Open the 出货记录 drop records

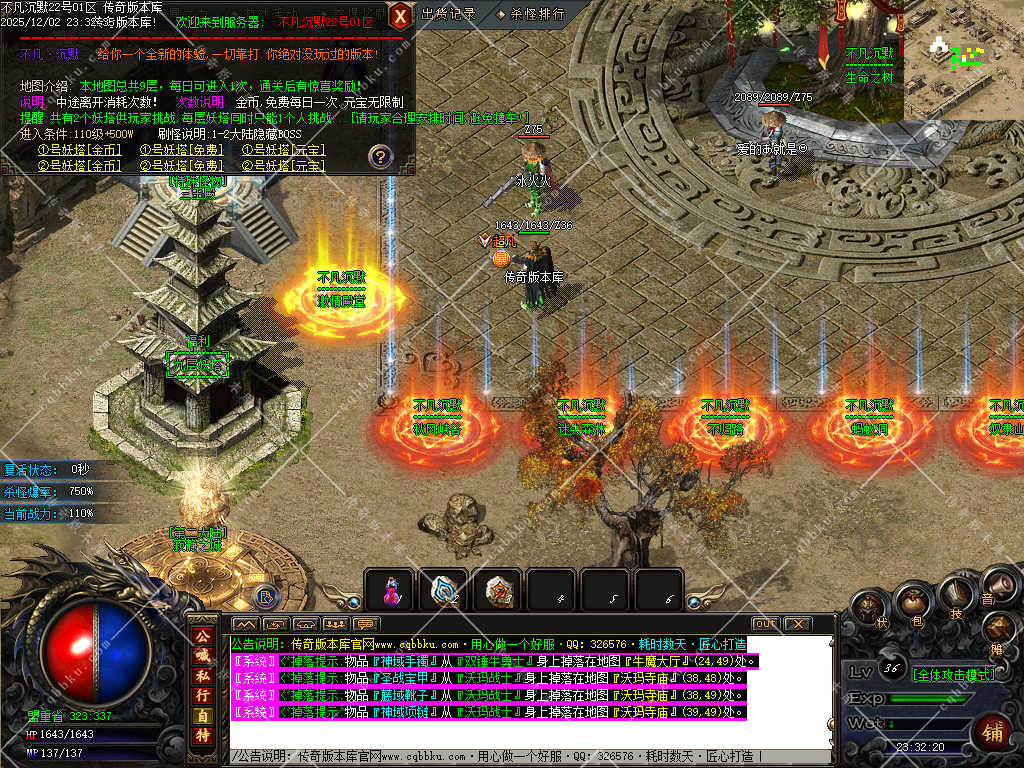(x=448, y=14)
